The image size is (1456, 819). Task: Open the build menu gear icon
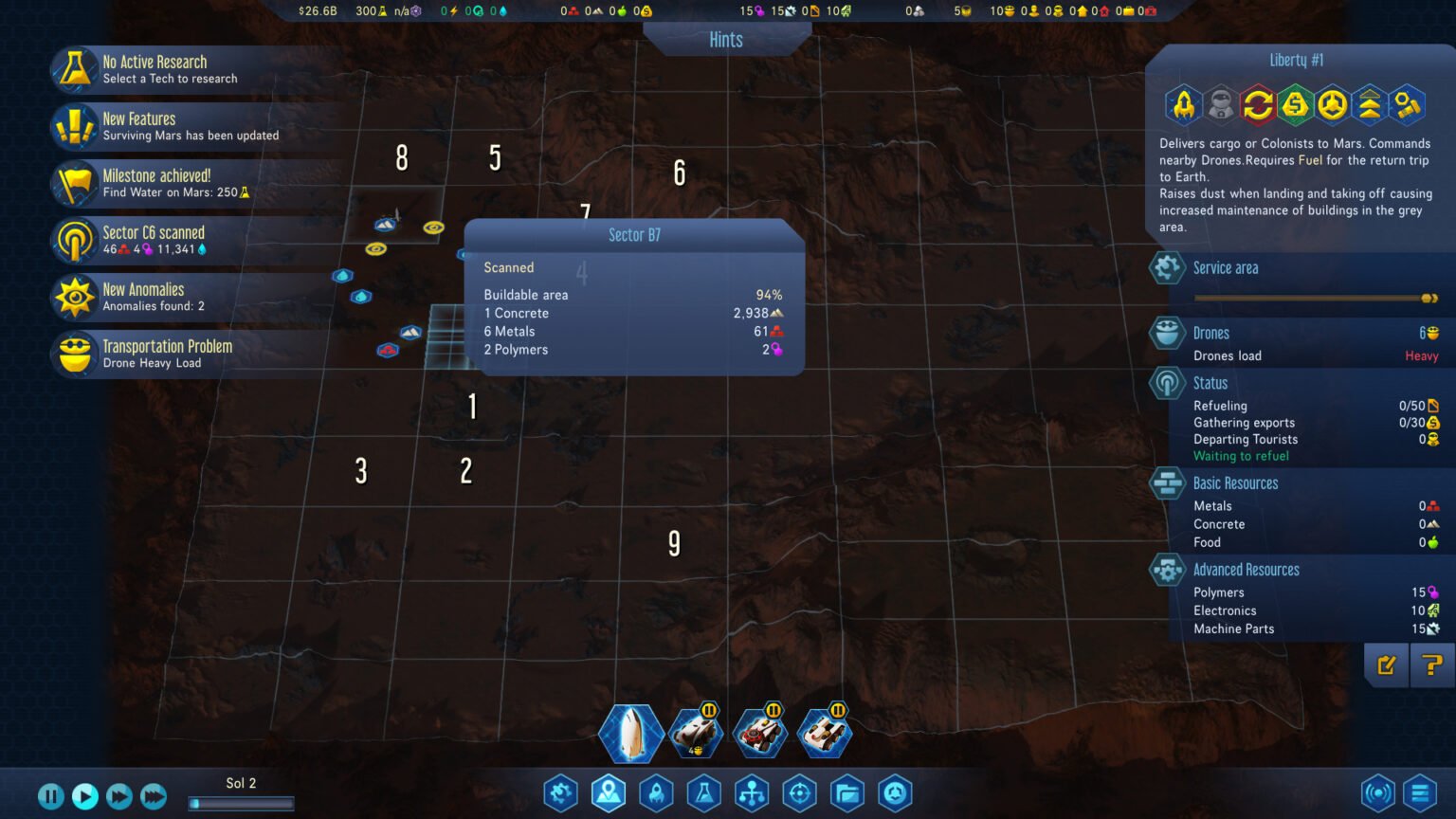coord(560,793)
